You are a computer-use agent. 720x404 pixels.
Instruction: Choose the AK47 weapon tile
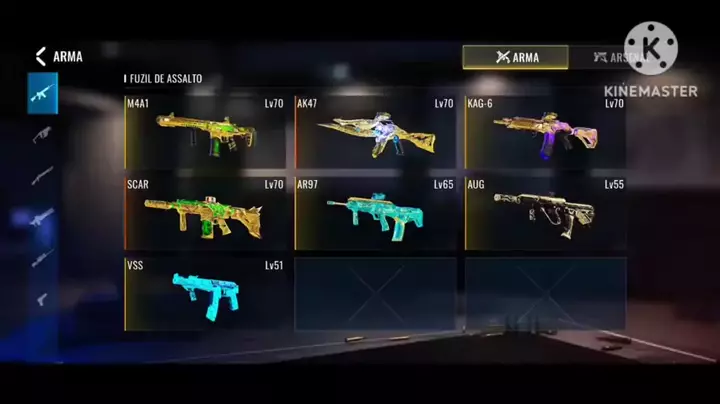coord(375,132)
